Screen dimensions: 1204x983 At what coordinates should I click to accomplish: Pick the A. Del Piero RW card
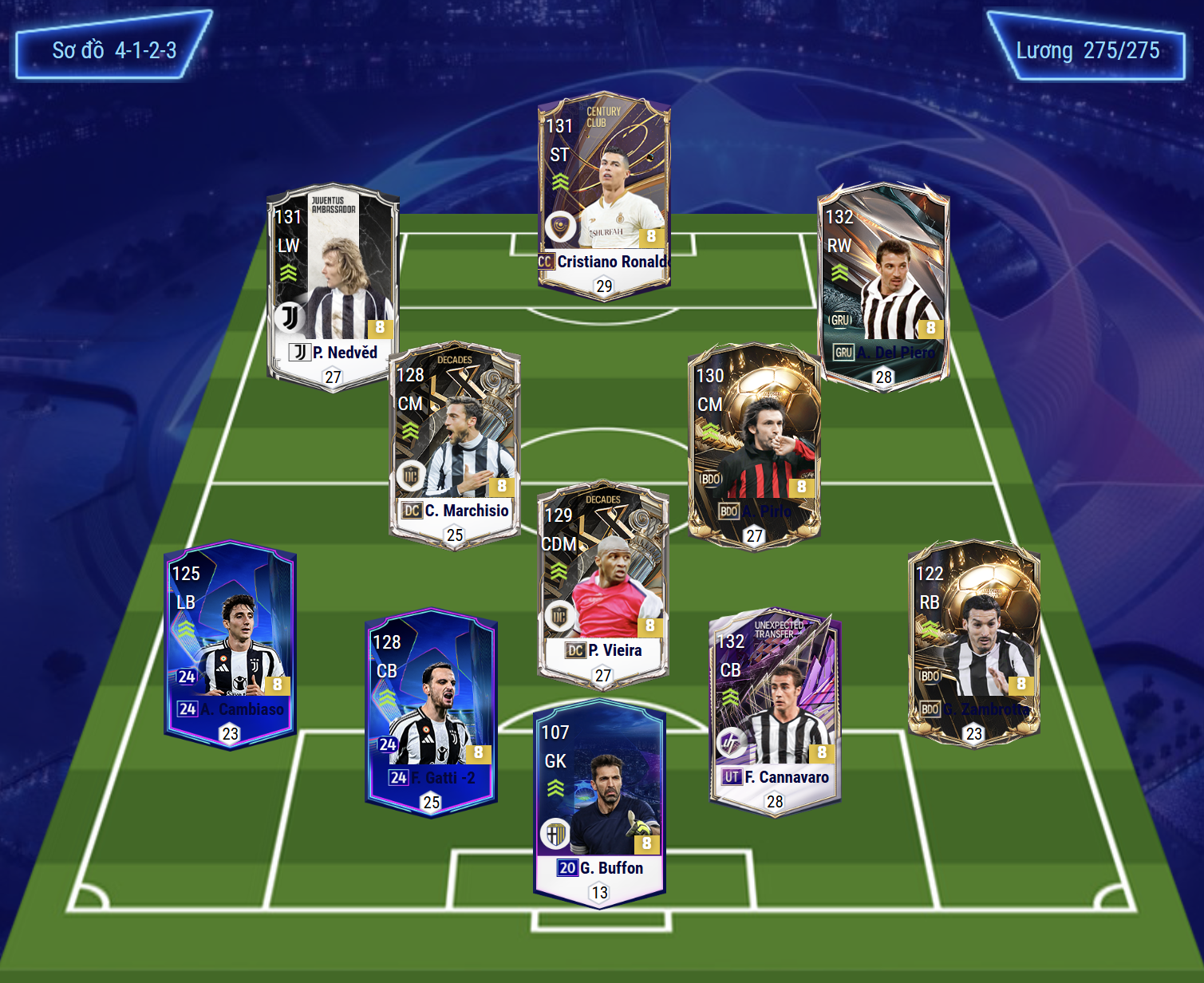[884, 287]
